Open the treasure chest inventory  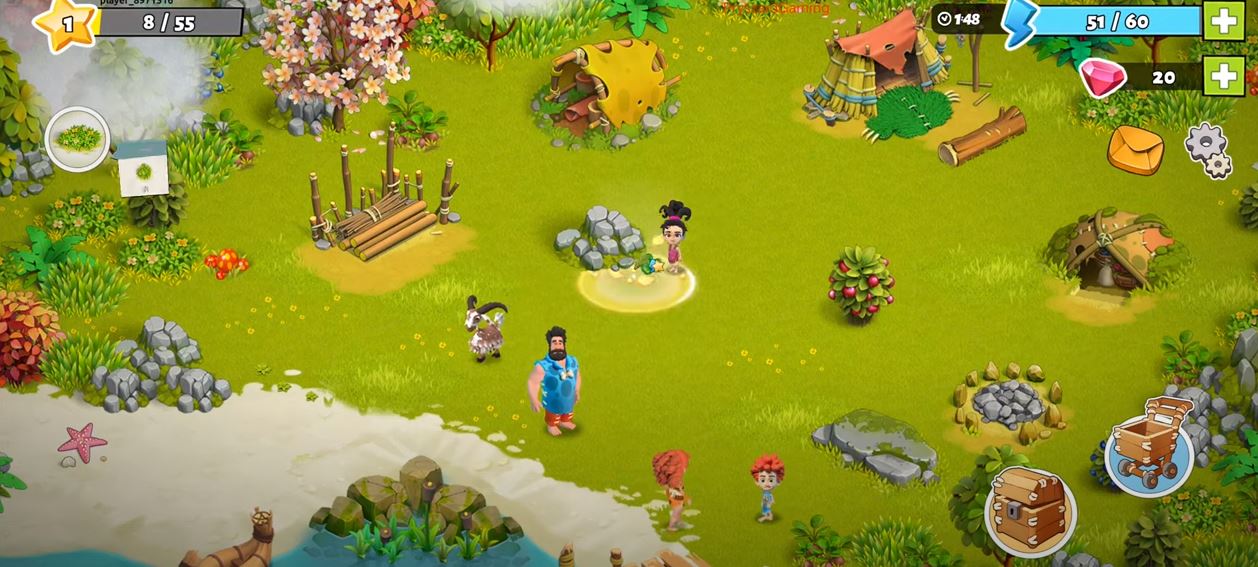1030,511
